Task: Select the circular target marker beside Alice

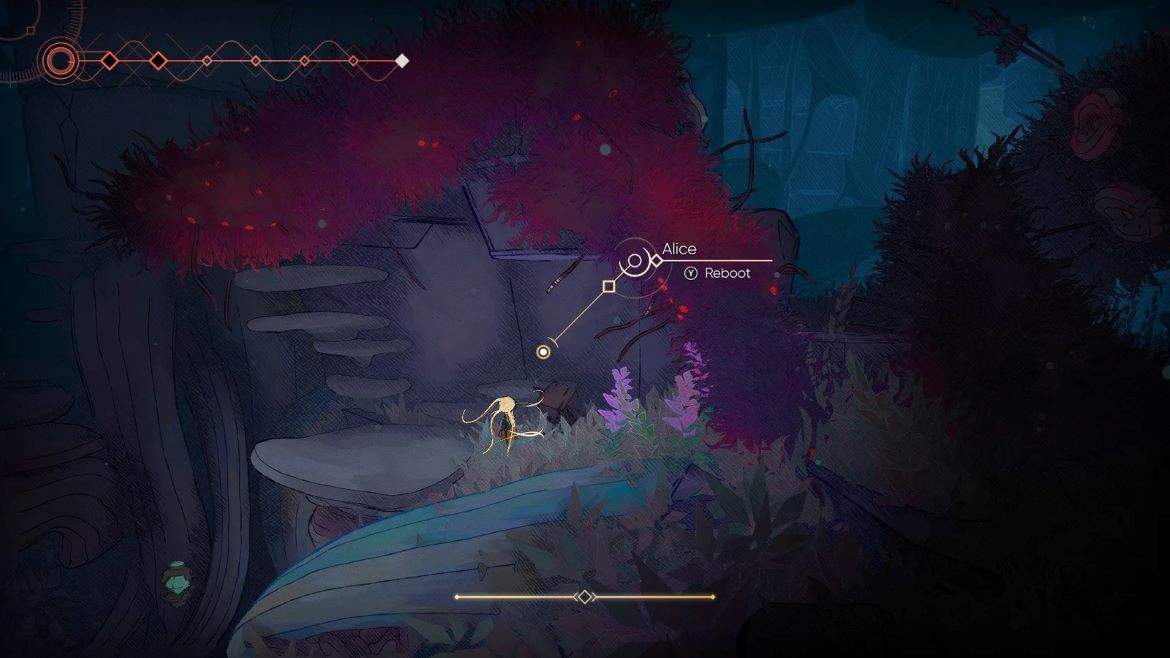Action: pyautogui.click(x=634, y=262)
